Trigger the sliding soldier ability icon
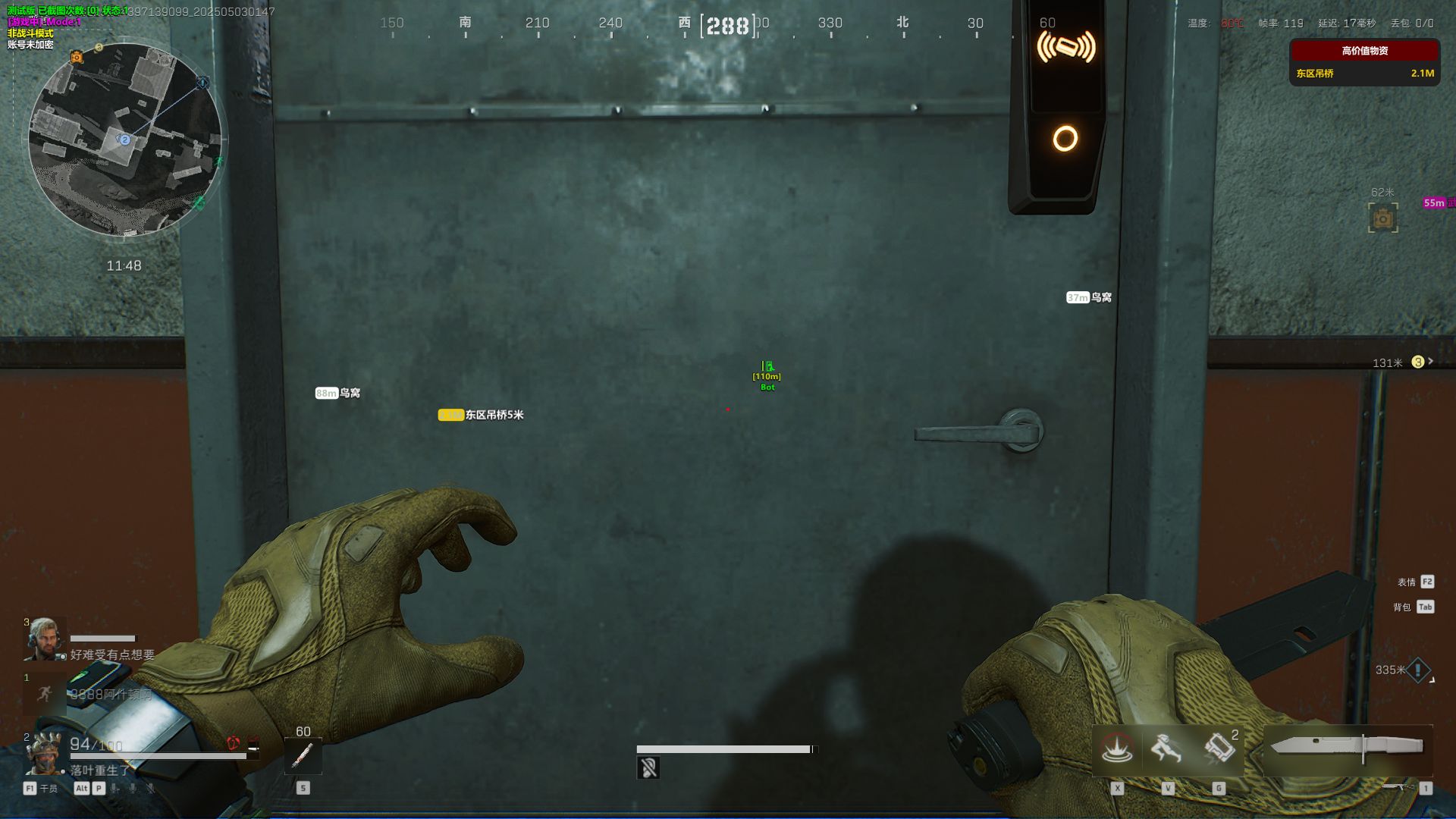Viewport: 1456px width, 819px height. pos(1166,748)
